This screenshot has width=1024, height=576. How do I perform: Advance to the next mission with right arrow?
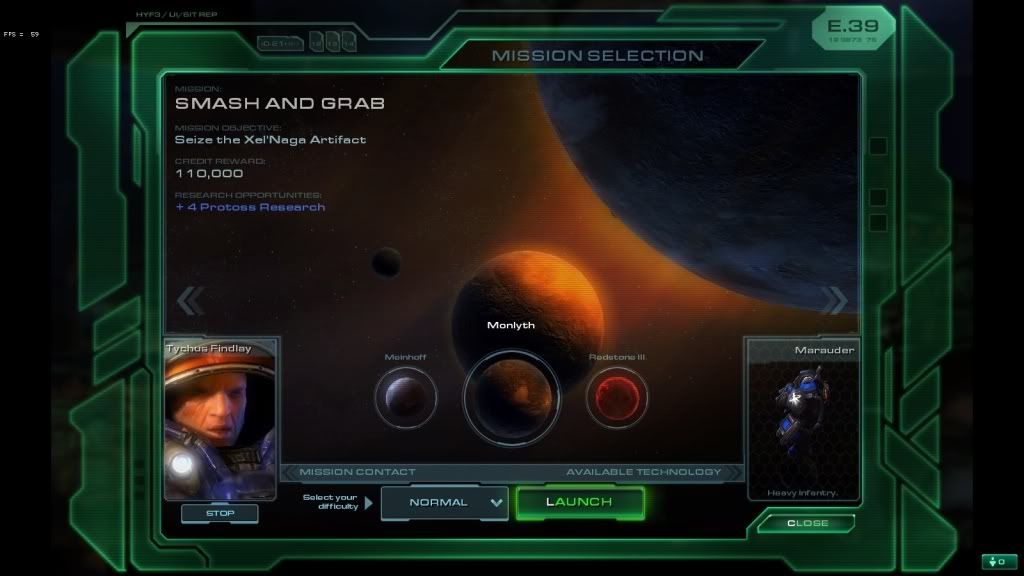pyautogui.click(x=834, y=300)
